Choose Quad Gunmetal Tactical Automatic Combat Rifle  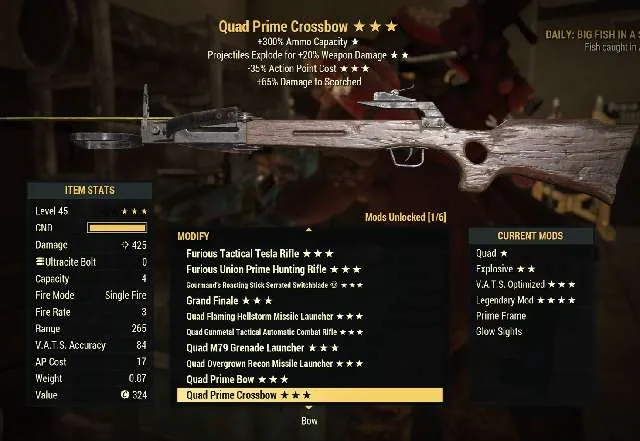tap(275, 332)
